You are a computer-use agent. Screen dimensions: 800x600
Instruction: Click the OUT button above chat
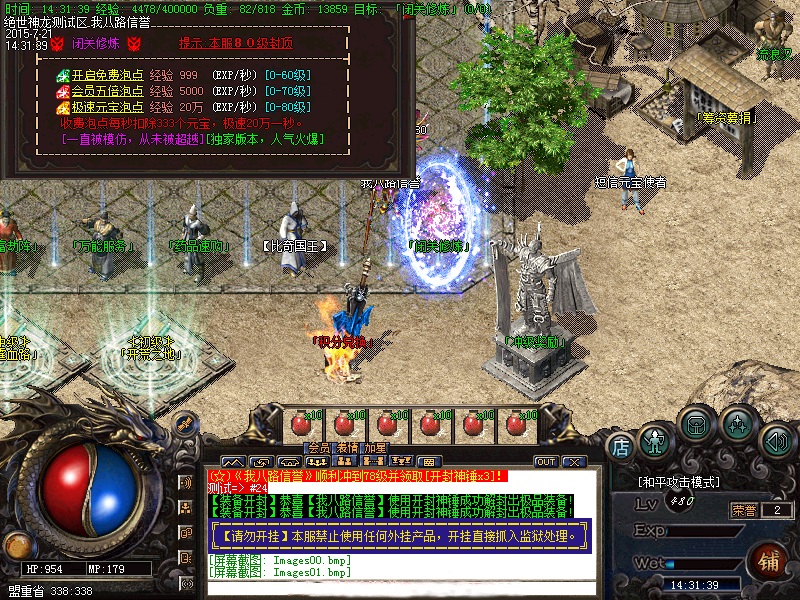546,462
